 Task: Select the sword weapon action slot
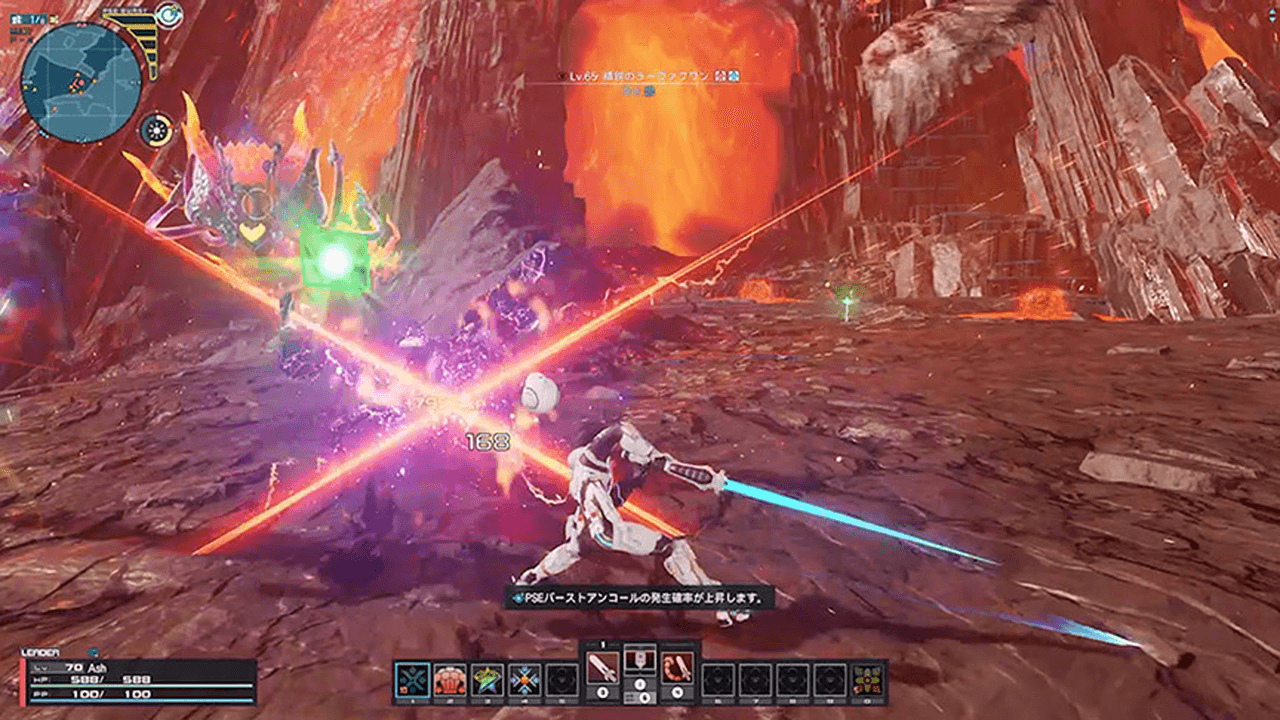click(603, 668)
